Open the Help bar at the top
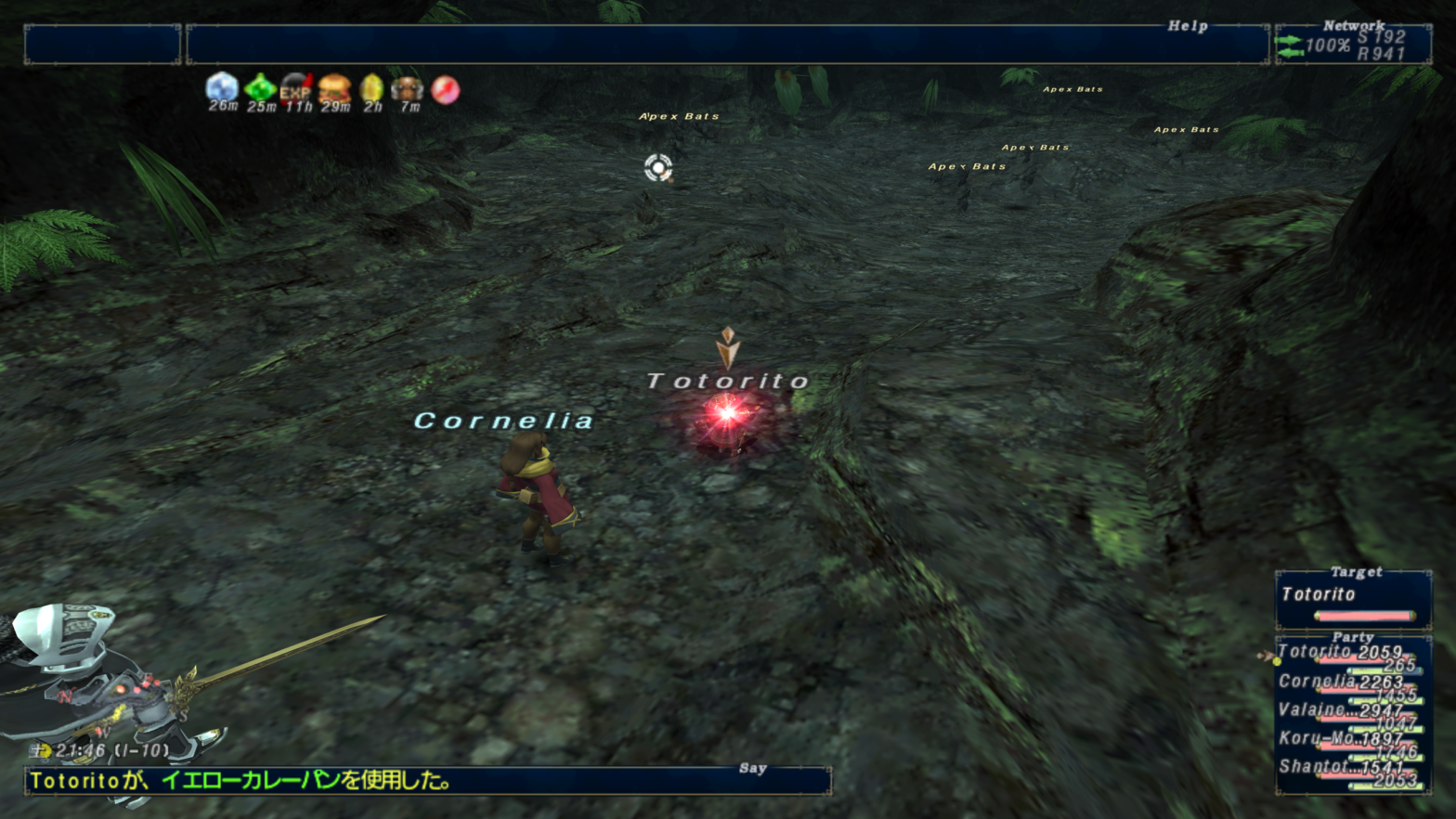The image size is (1456, 819). tap(727, 45)
